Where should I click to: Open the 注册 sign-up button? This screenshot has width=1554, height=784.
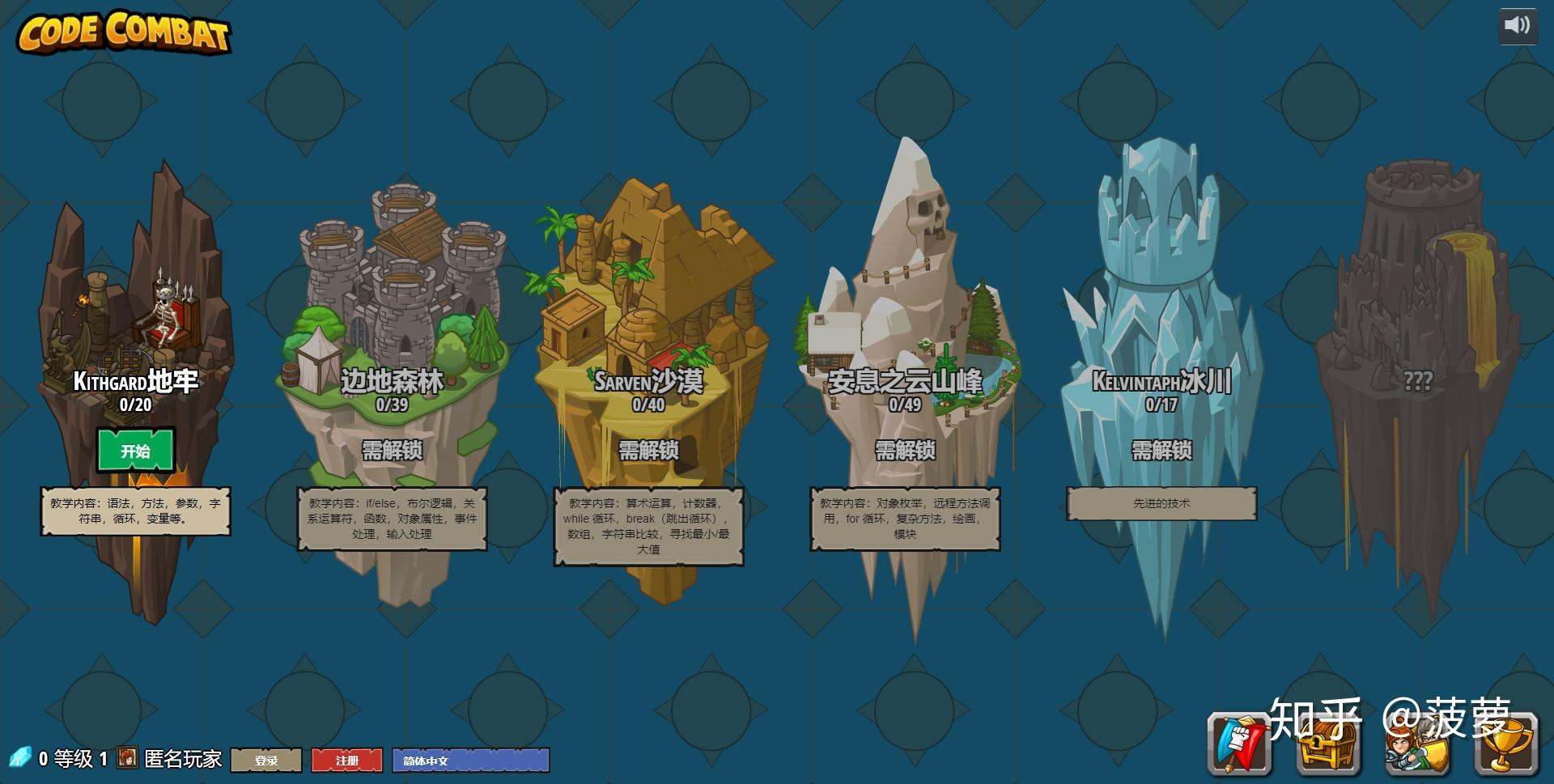pyautogui.click(x=347, y=761)
